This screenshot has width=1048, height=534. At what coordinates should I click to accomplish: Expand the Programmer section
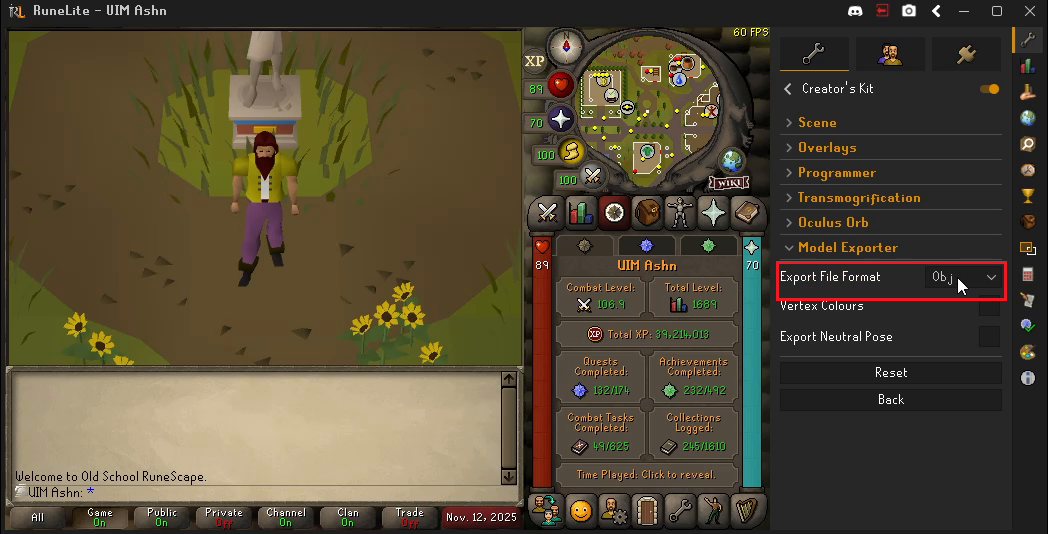pos(836,173)
